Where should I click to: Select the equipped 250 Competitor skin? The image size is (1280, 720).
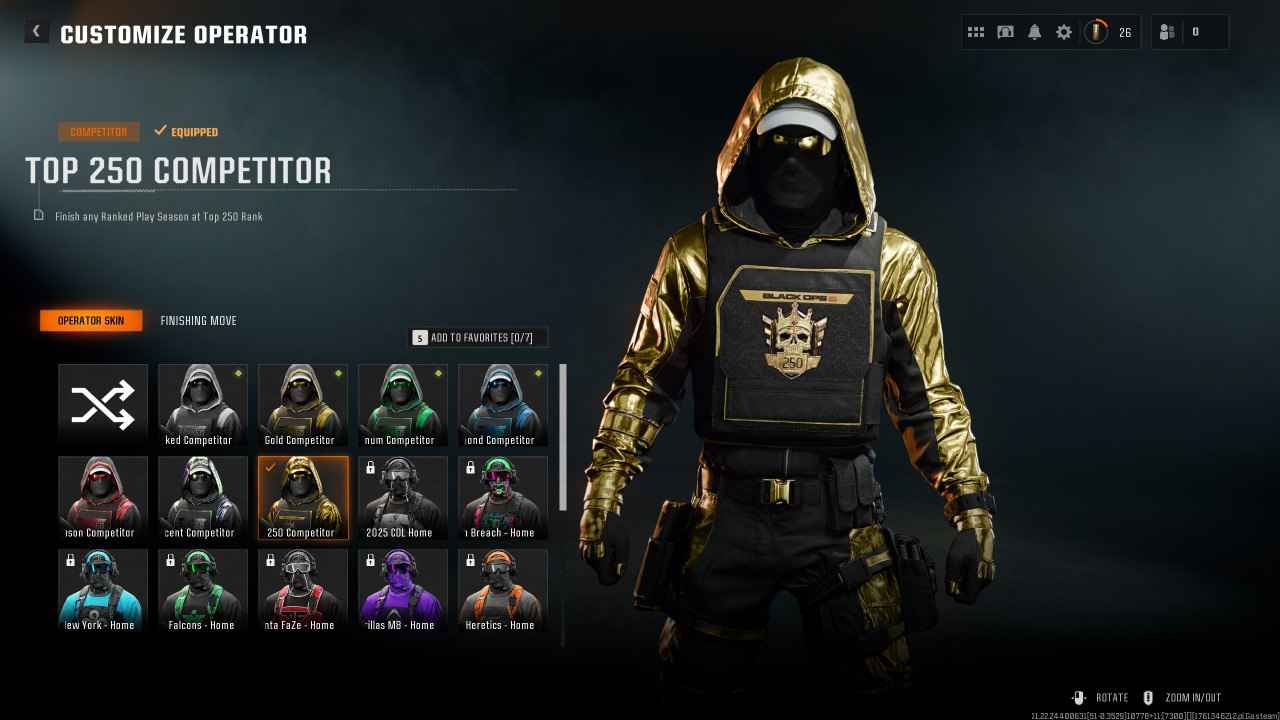(302, 496)
